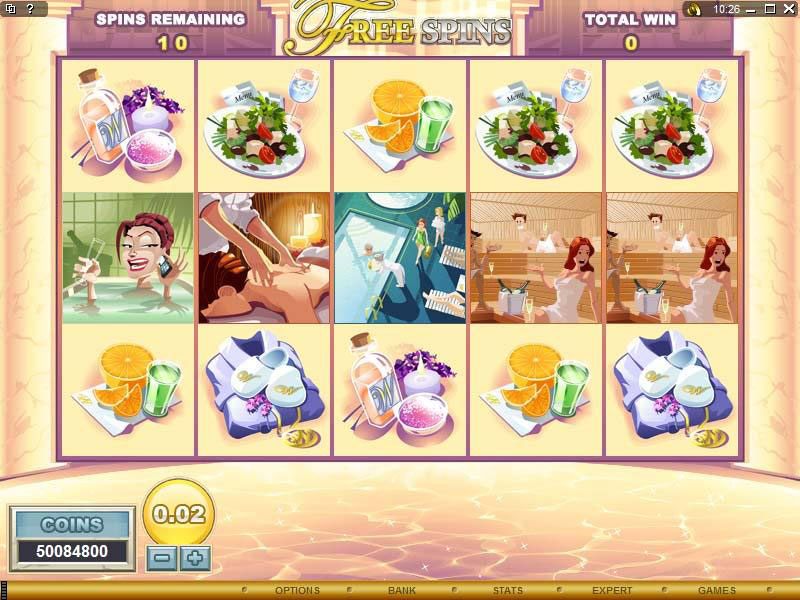
Task: Open the Options menu
Action: tap(297, 591)
